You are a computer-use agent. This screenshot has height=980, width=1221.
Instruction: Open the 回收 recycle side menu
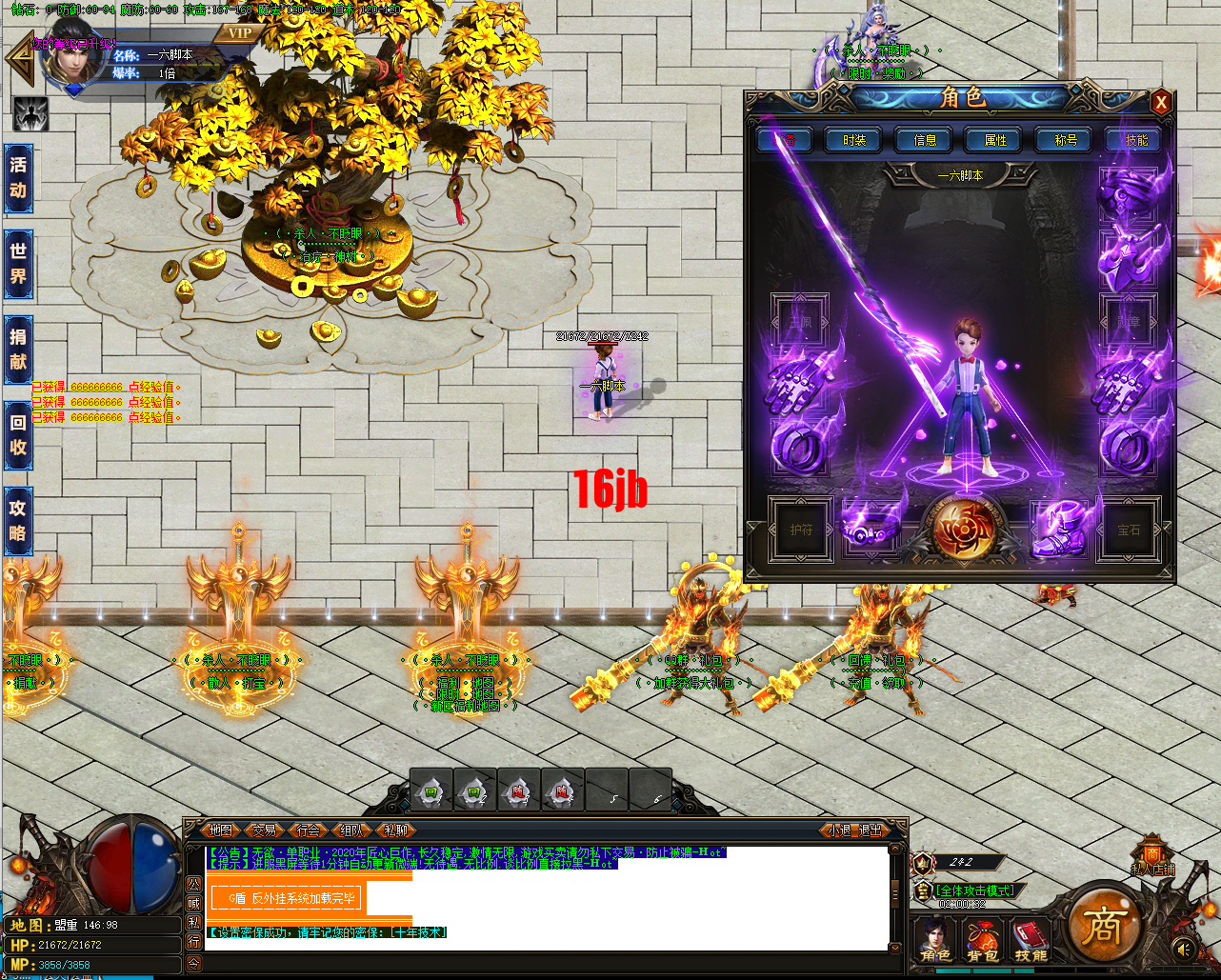pos(18,435)
